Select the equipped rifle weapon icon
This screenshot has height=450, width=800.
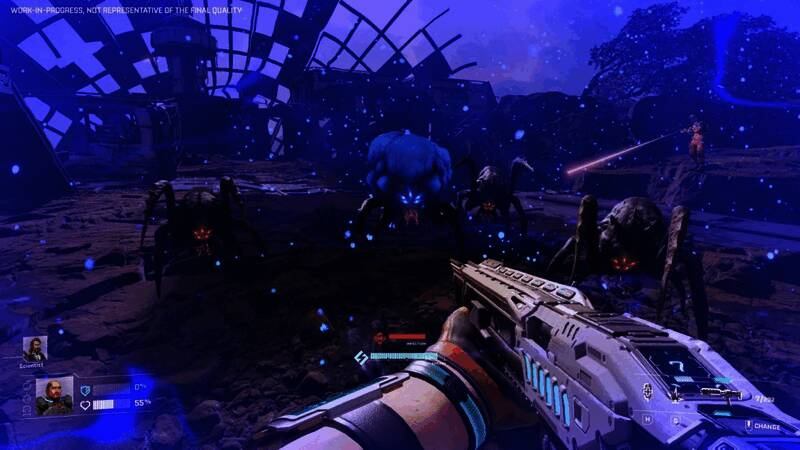point(723,393)
